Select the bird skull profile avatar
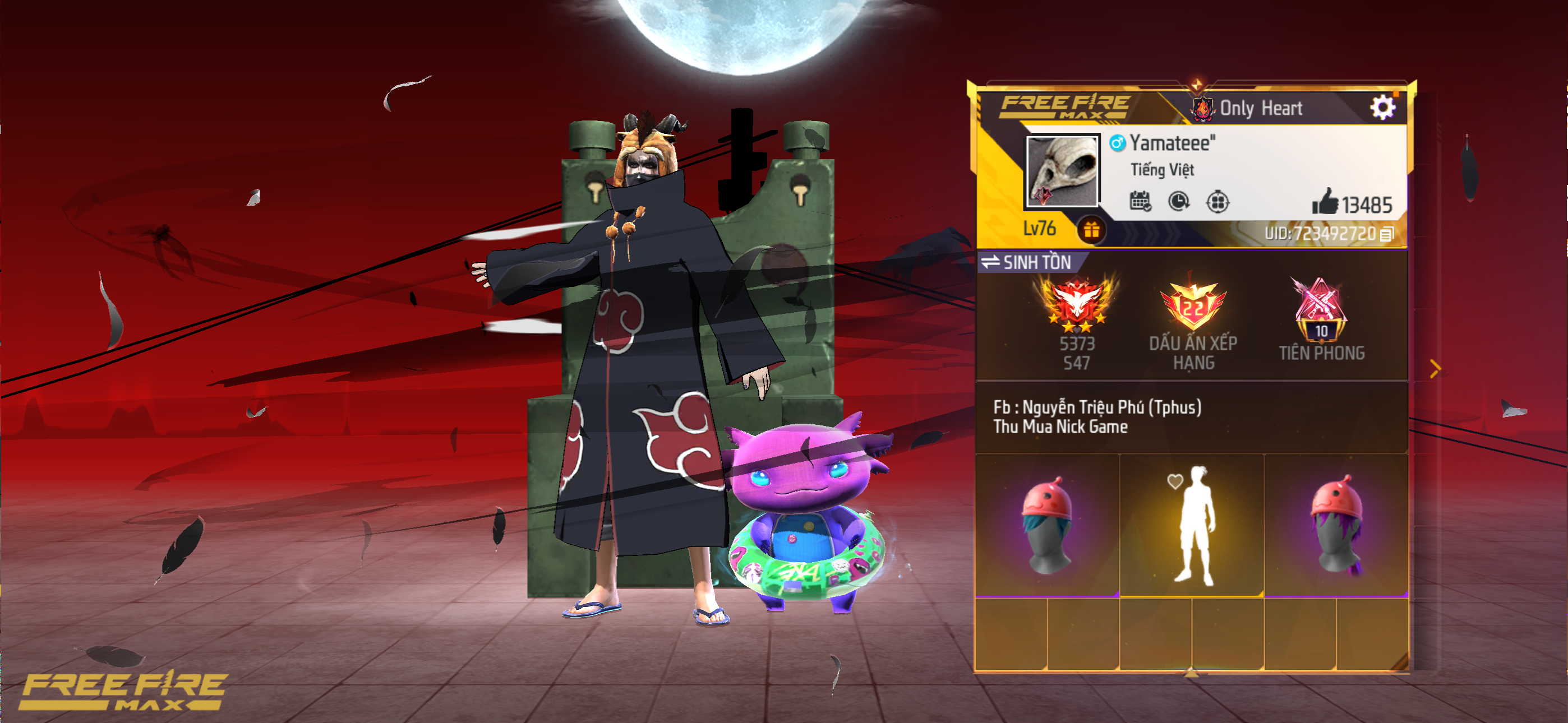 pos(1062,170)
